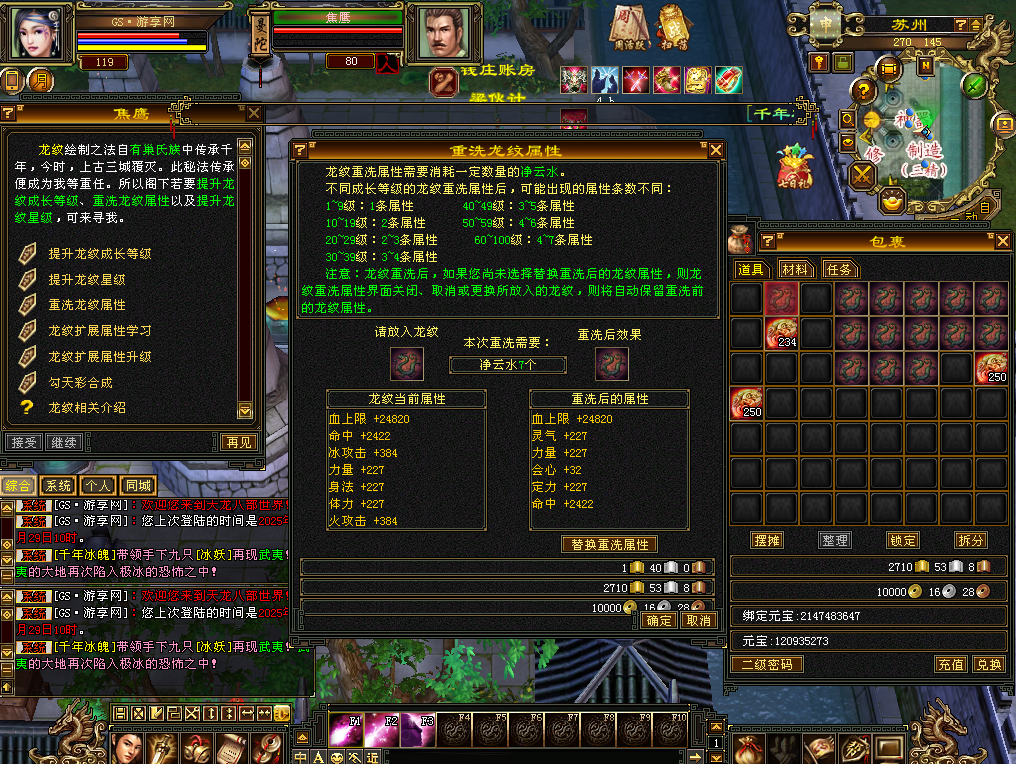Click the 替换重洗属性 button
This screenshot has width=1016, height=764.
point(610,545)
